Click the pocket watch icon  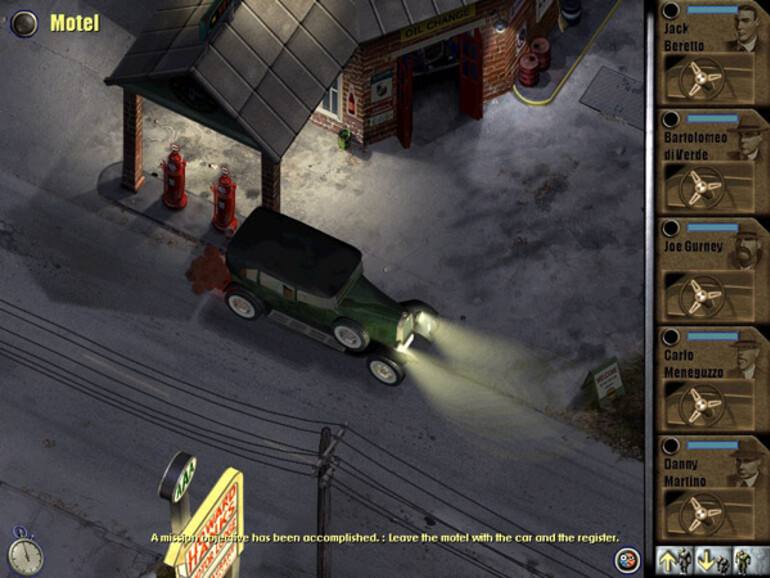click(x=25, y=553)
